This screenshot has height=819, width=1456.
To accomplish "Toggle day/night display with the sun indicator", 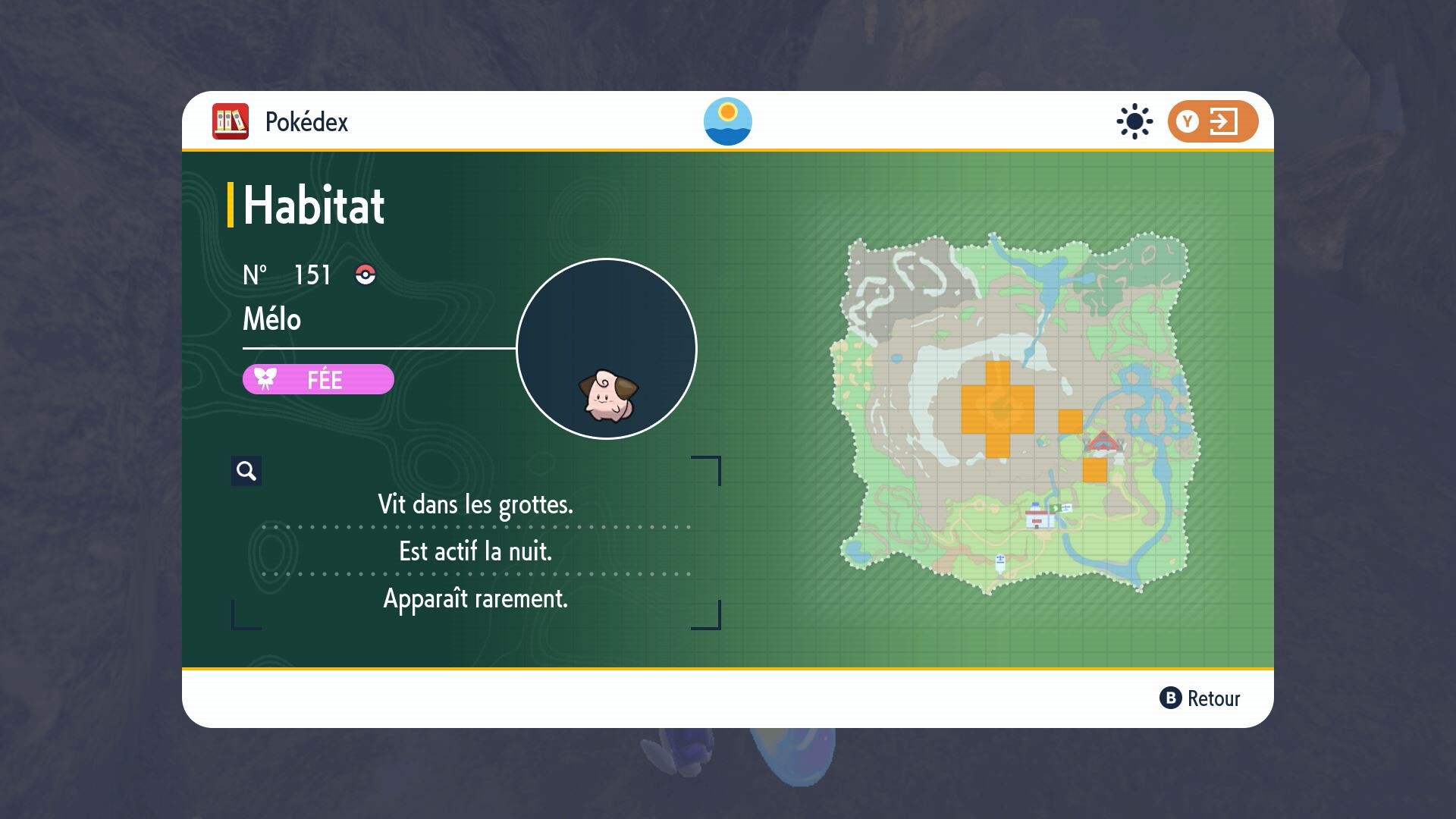I will 729,122.
